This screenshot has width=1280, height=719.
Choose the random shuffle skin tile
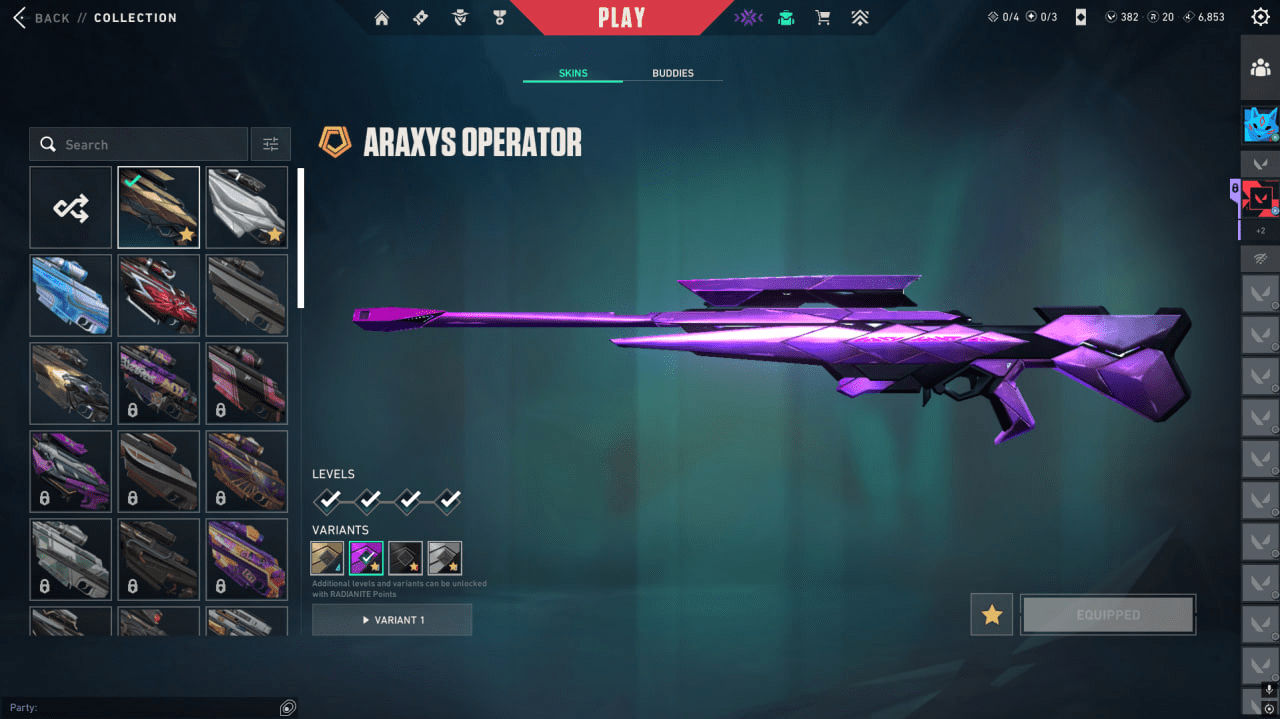pos(70,207)
